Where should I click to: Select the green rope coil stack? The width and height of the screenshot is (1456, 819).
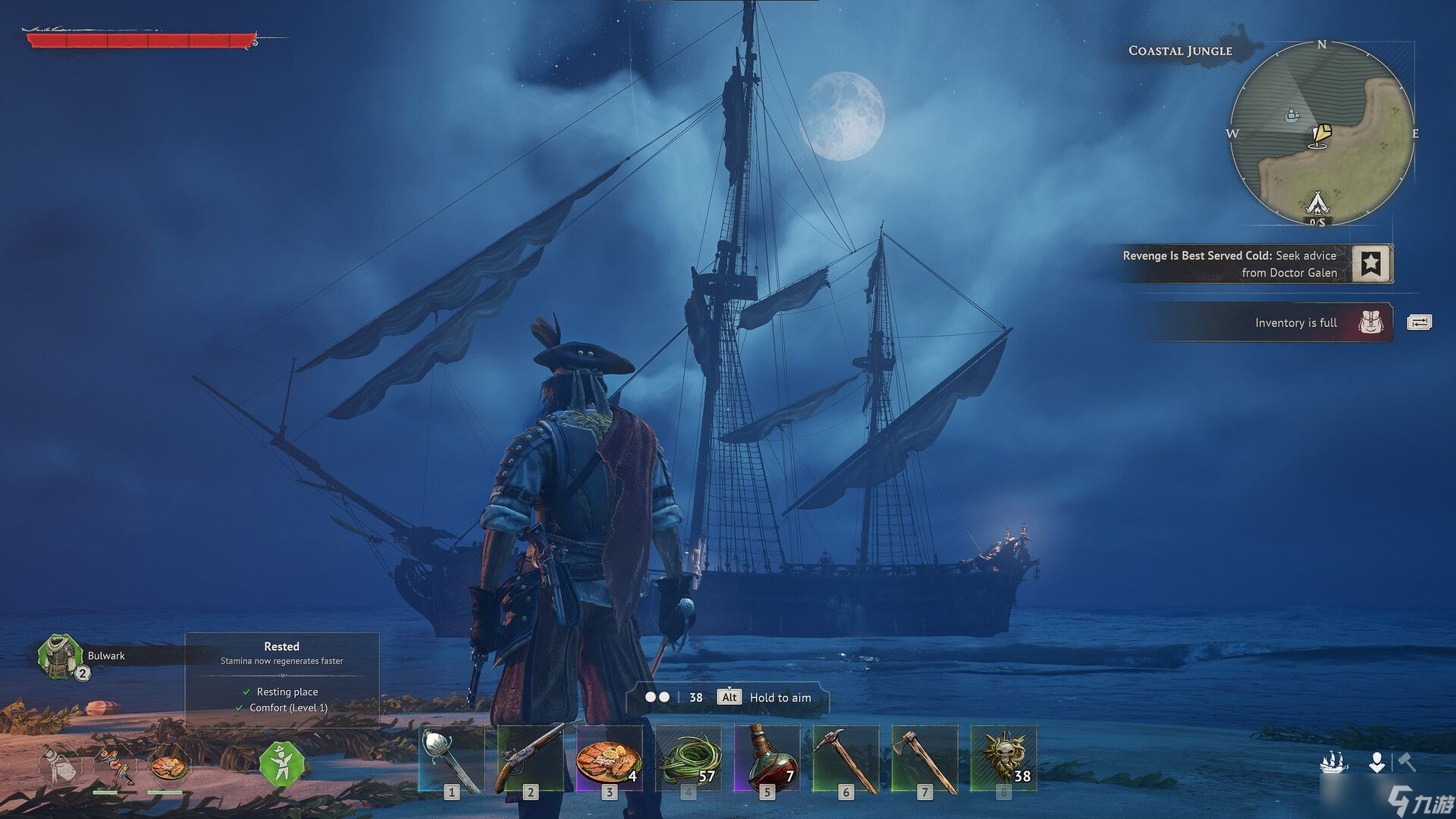pyautogui.click(x=688, y=759)
